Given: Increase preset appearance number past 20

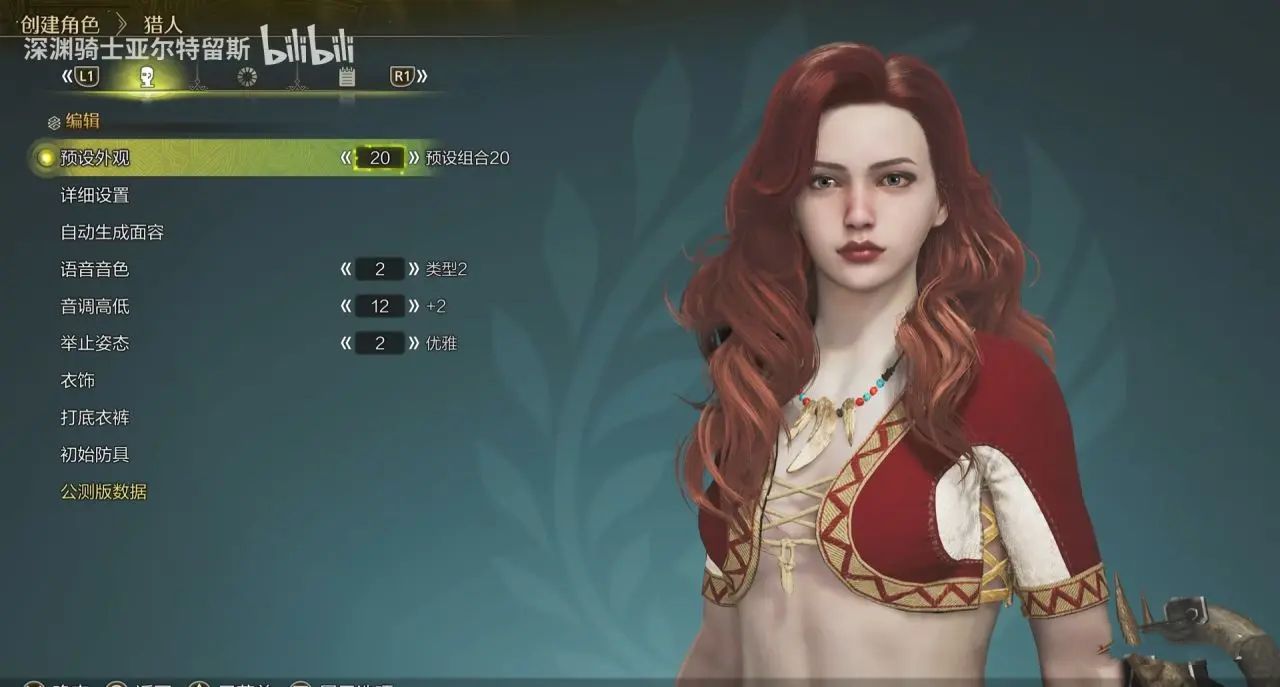Looking at the screenshot, I should 413,158.
